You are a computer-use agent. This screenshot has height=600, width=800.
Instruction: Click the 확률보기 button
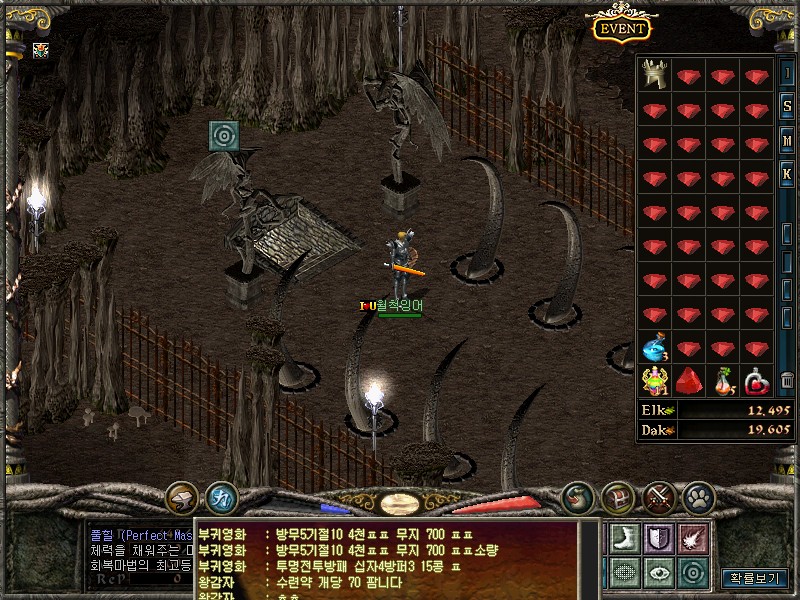click(x=755, y=577)
